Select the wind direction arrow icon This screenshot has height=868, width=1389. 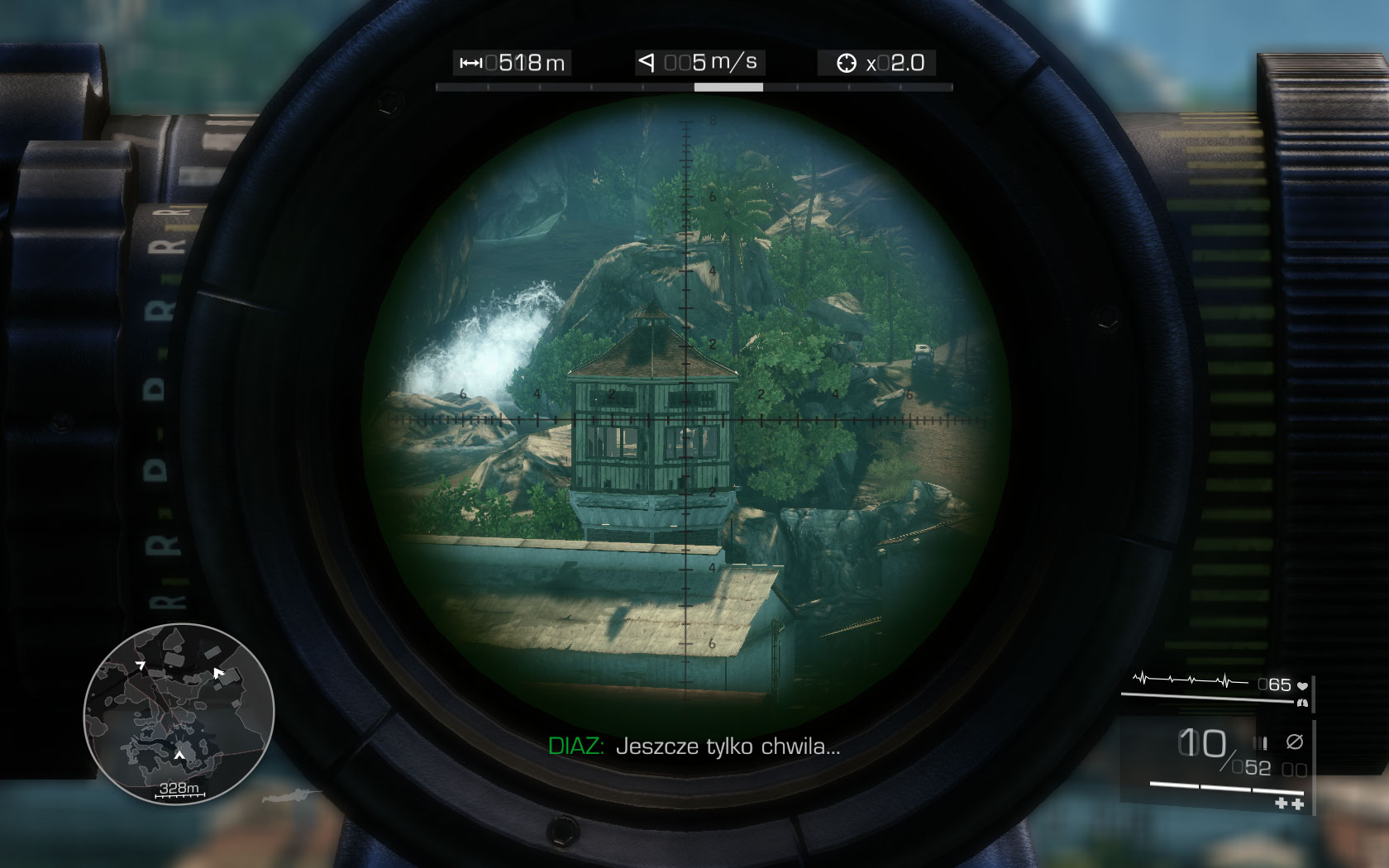coord(646,62)
